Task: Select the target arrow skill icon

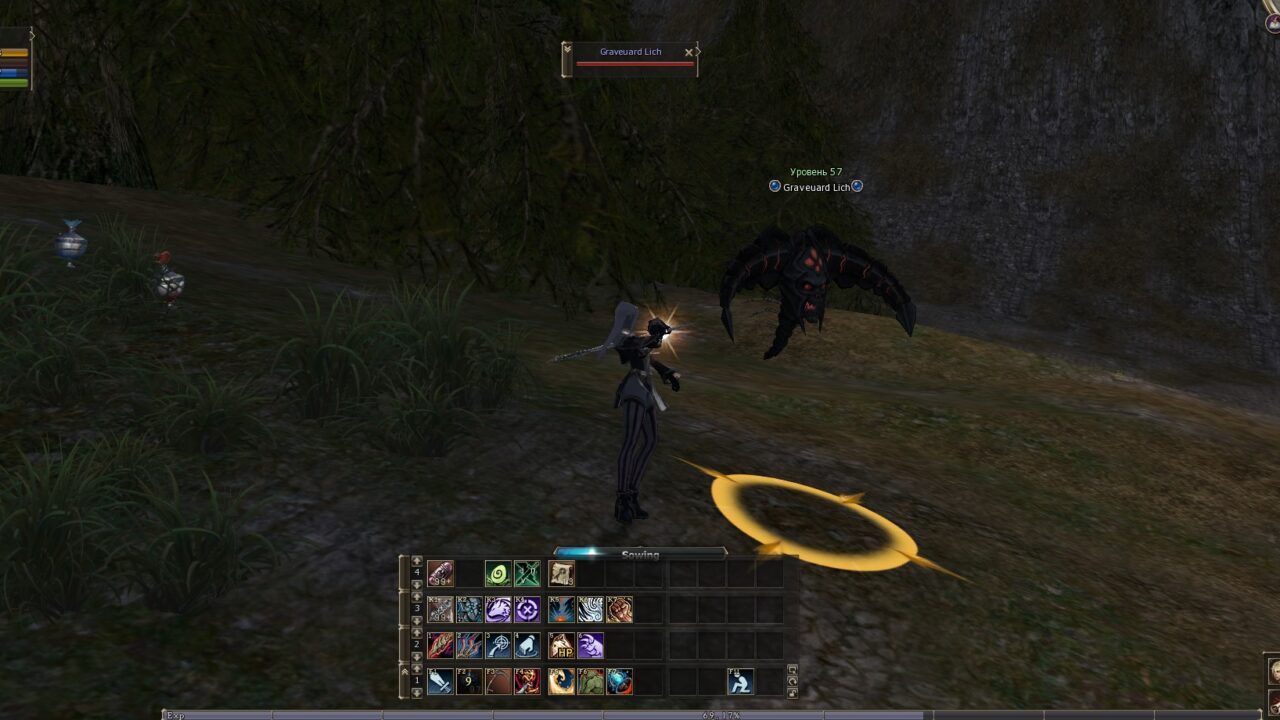Action: coord(498,646)
